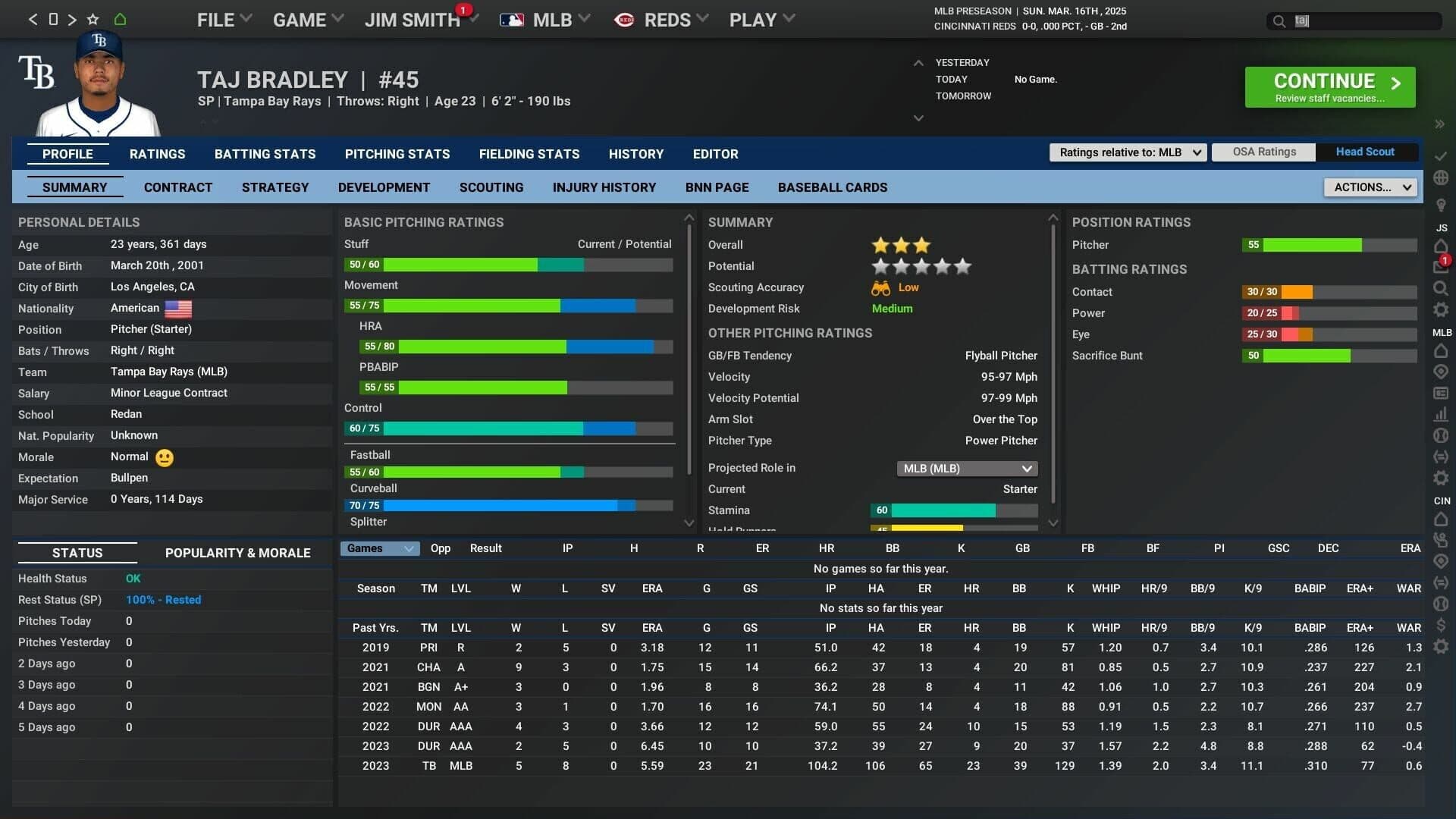Open the MLB home shortcut in sidebar
This screenshot has width=1456, height=819.
pyautogui.click(x=1442, y=351)
